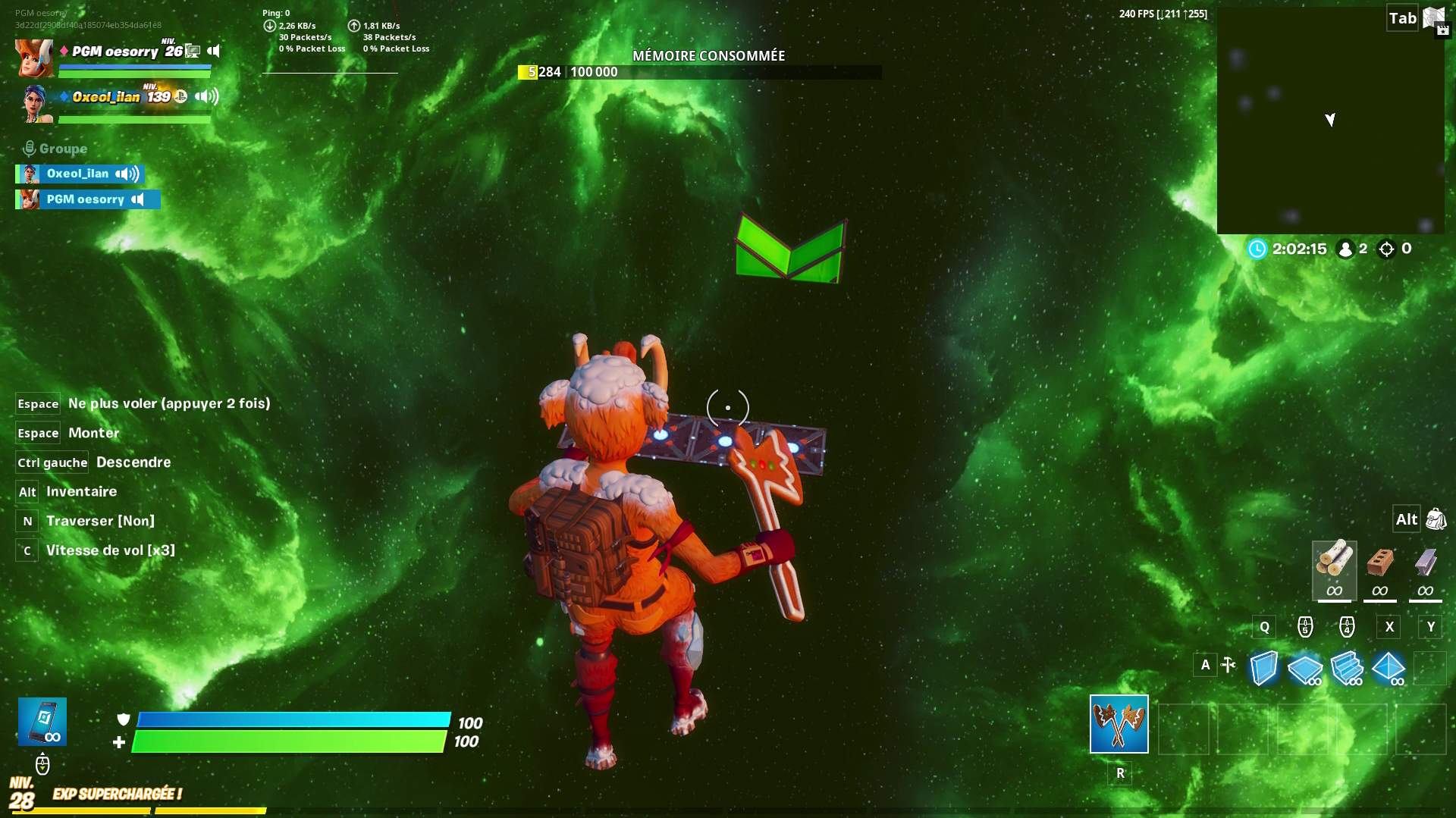Image resolution: width=1456 pixels, height=818 pixels.
Task: Click the Inventaire menu entry
Action: [x=80, y=492]
